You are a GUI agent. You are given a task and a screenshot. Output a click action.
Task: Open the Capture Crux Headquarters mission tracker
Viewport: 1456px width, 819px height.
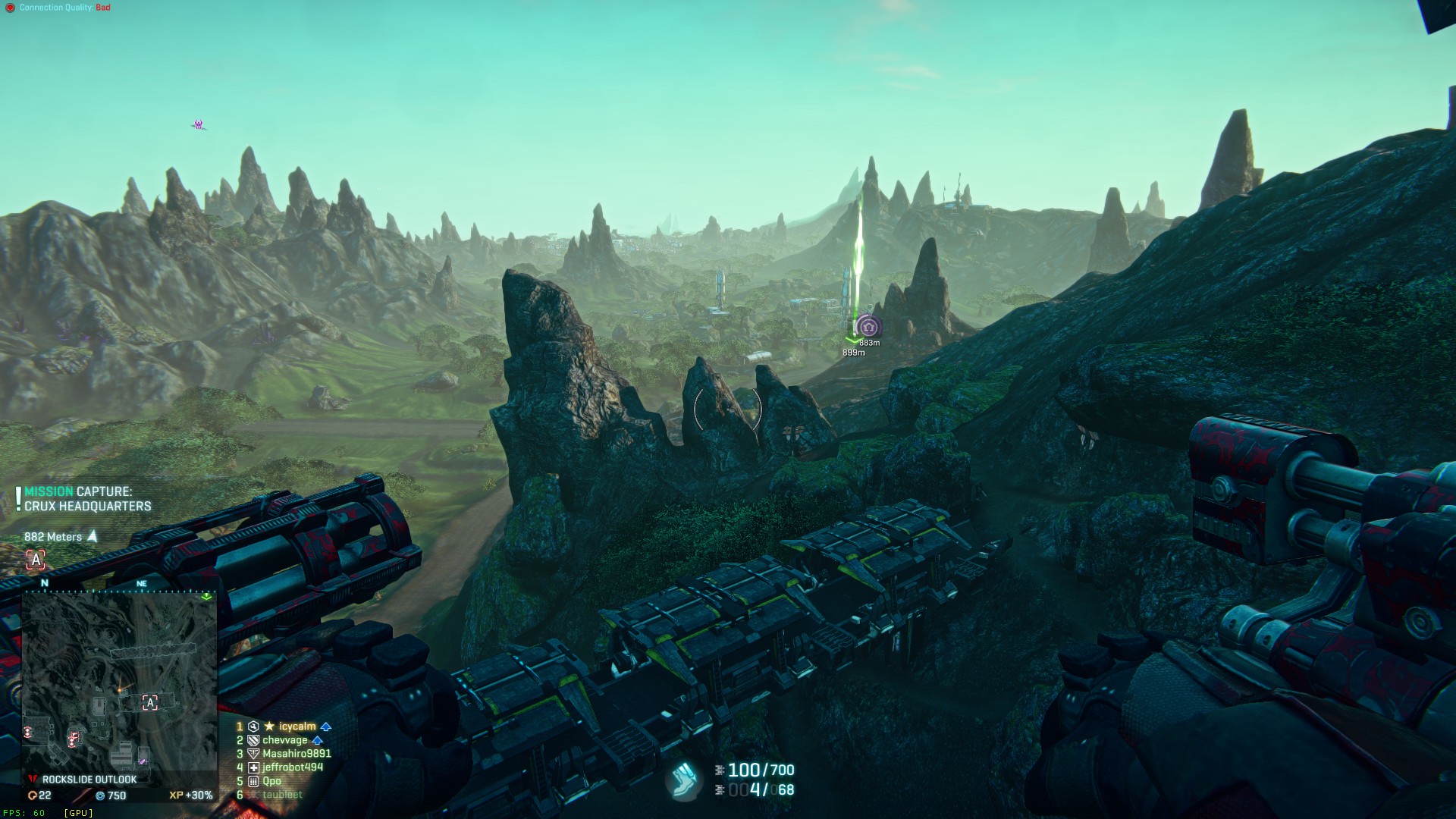click(x=87, y=499)
